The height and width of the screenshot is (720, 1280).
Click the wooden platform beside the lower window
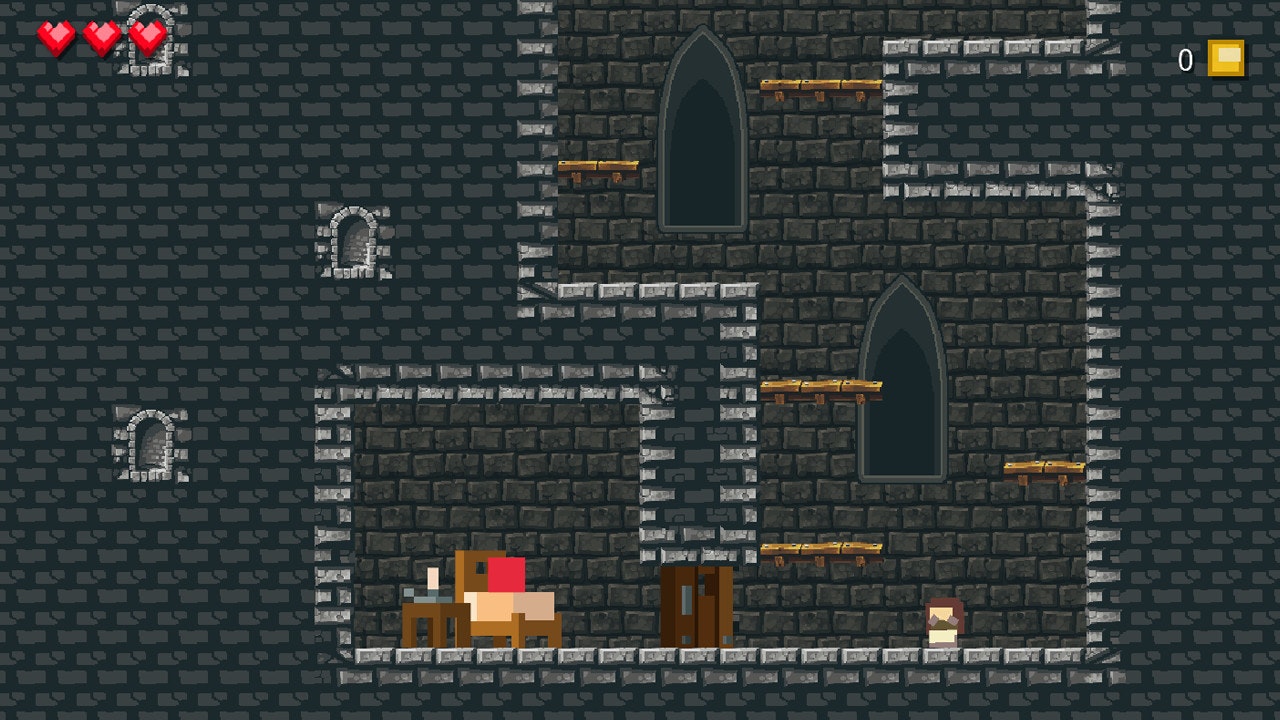coord(820,385)
